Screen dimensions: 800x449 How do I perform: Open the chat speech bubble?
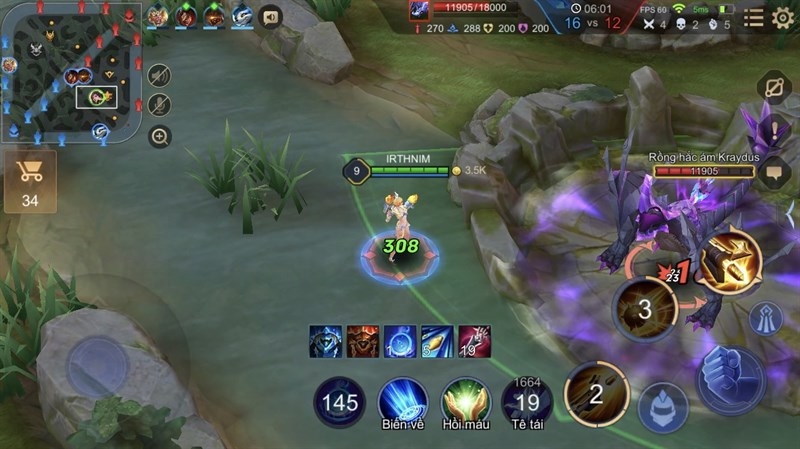774,172
